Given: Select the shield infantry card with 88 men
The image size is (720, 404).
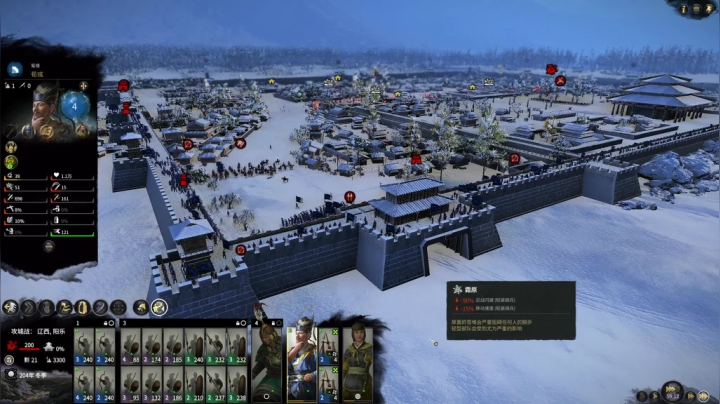Looking at the screenshot, I should [131, 346].
